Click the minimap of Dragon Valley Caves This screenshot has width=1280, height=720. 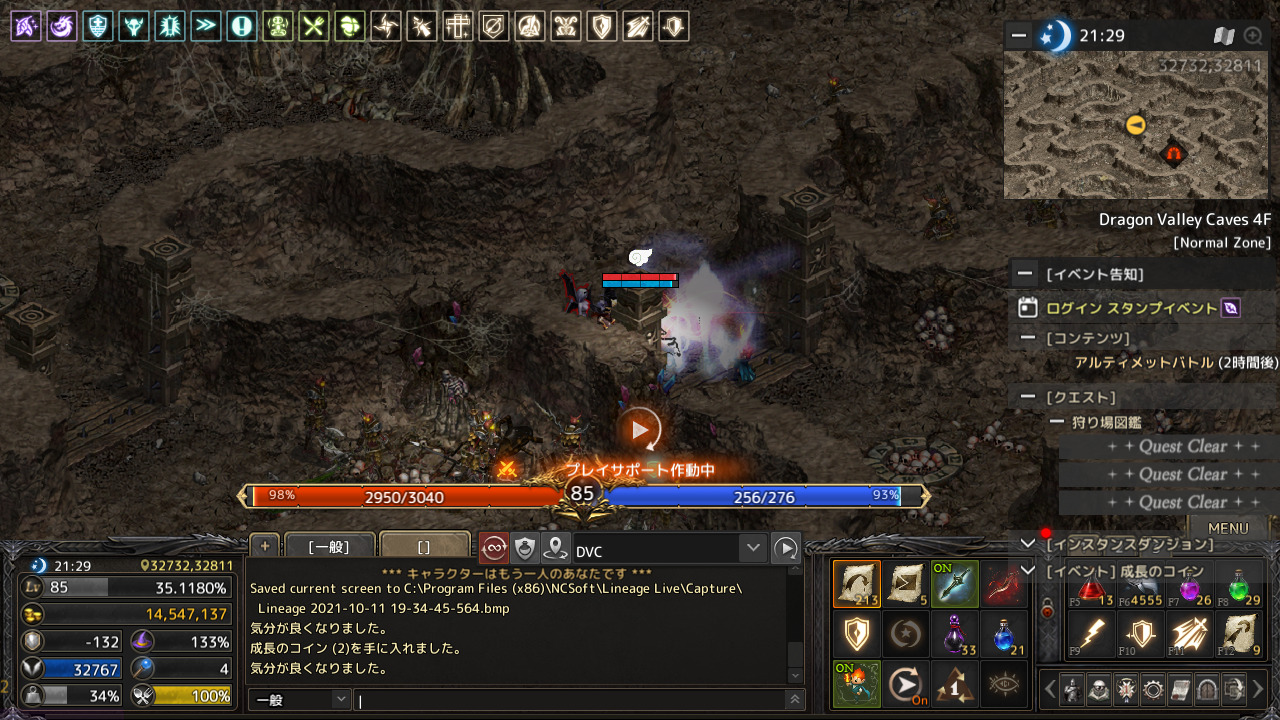pos(1135,125)
